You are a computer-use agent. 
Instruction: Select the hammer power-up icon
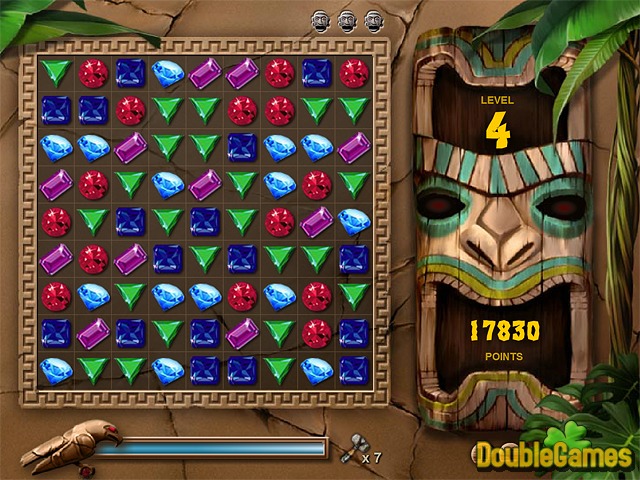349,451
